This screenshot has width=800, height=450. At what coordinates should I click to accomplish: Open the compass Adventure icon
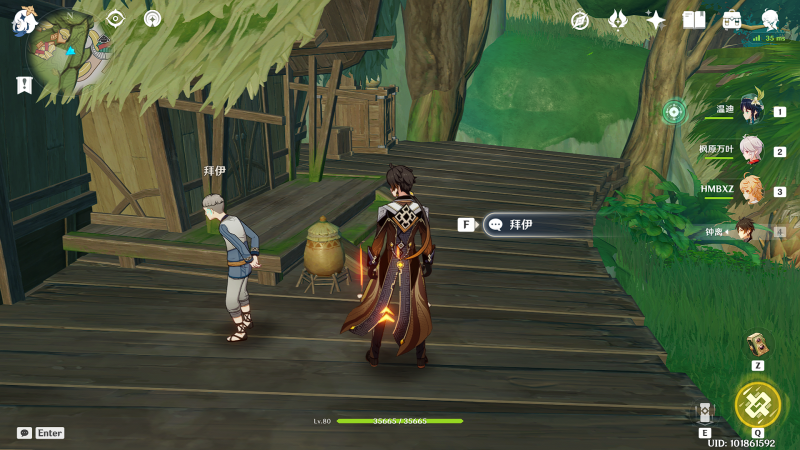580,20
